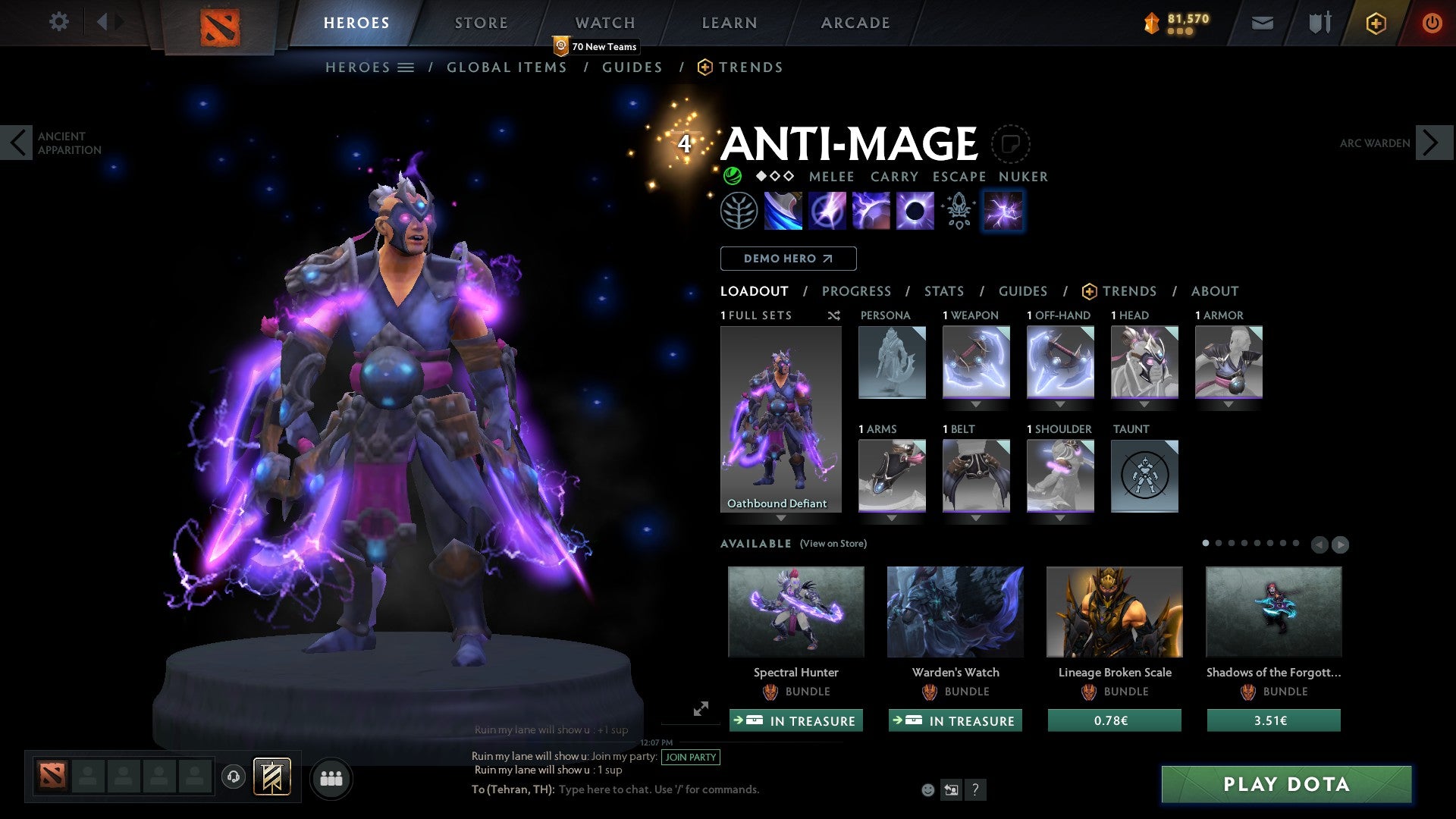This screenshot has width=1456, height=819.
Task: View the hero Progress tab
Action: 856,291
